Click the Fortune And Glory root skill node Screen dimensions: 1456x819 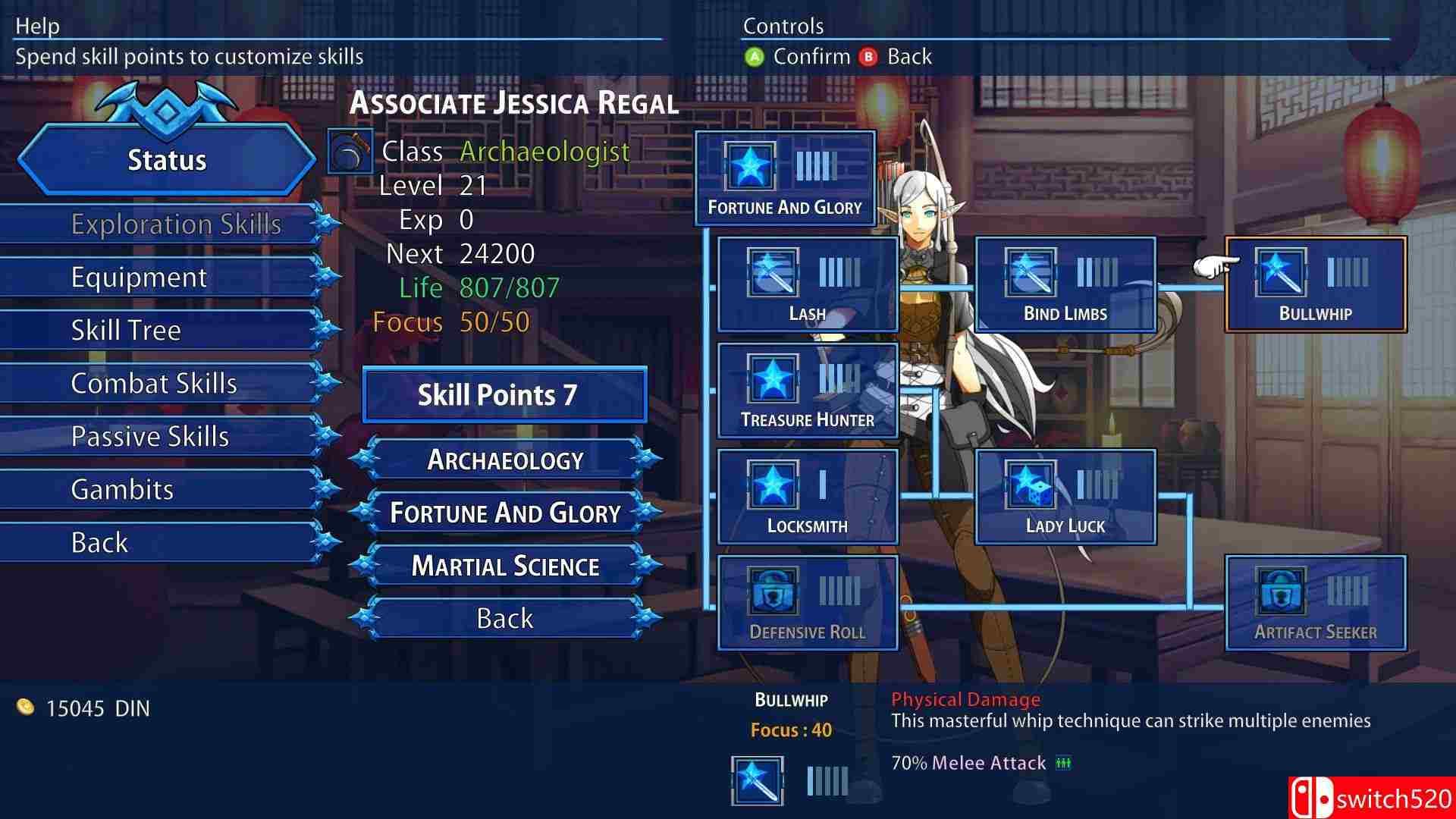[785, 178]
